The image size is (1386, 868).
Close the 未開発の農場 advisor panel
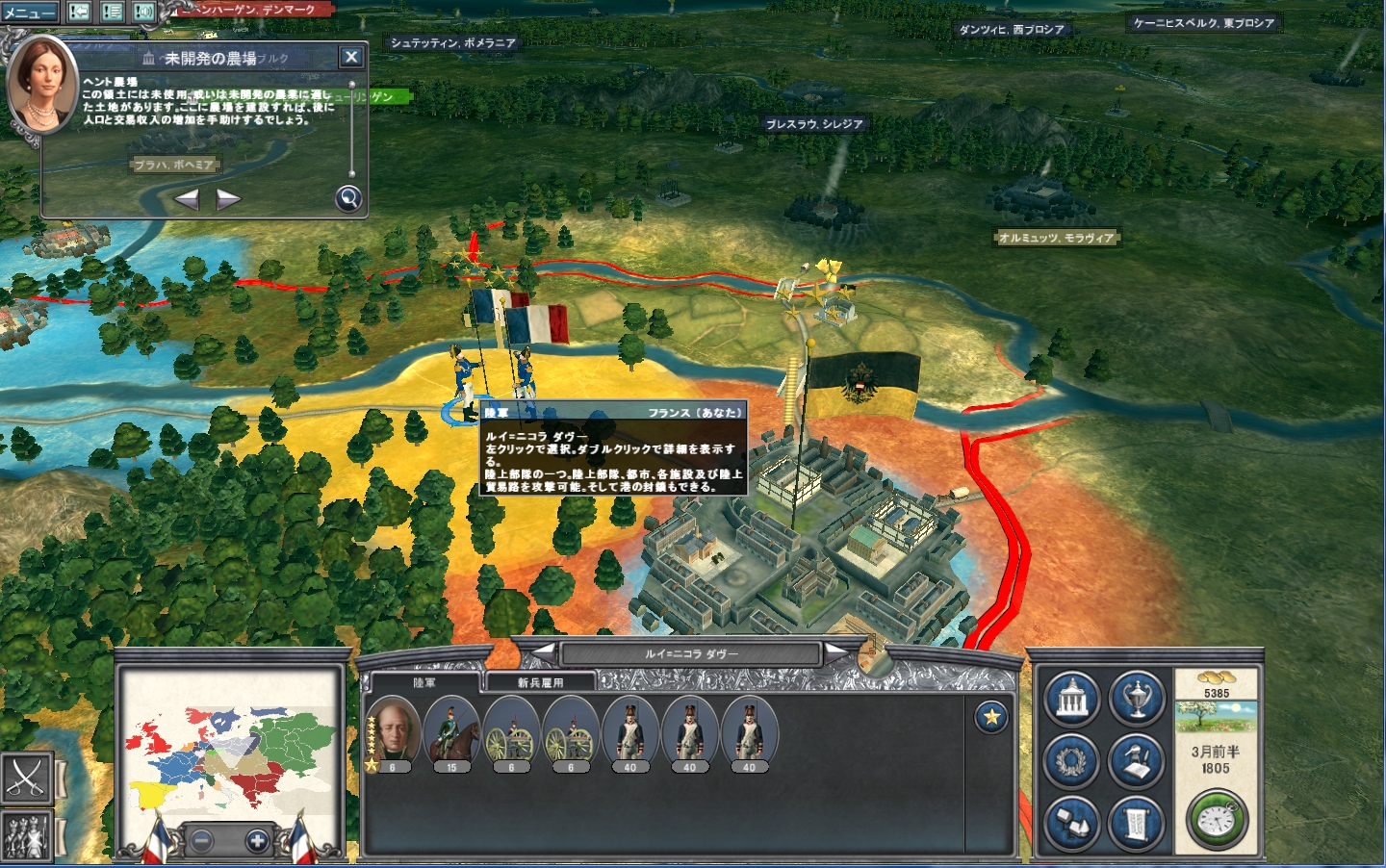(x=351, y=57)
